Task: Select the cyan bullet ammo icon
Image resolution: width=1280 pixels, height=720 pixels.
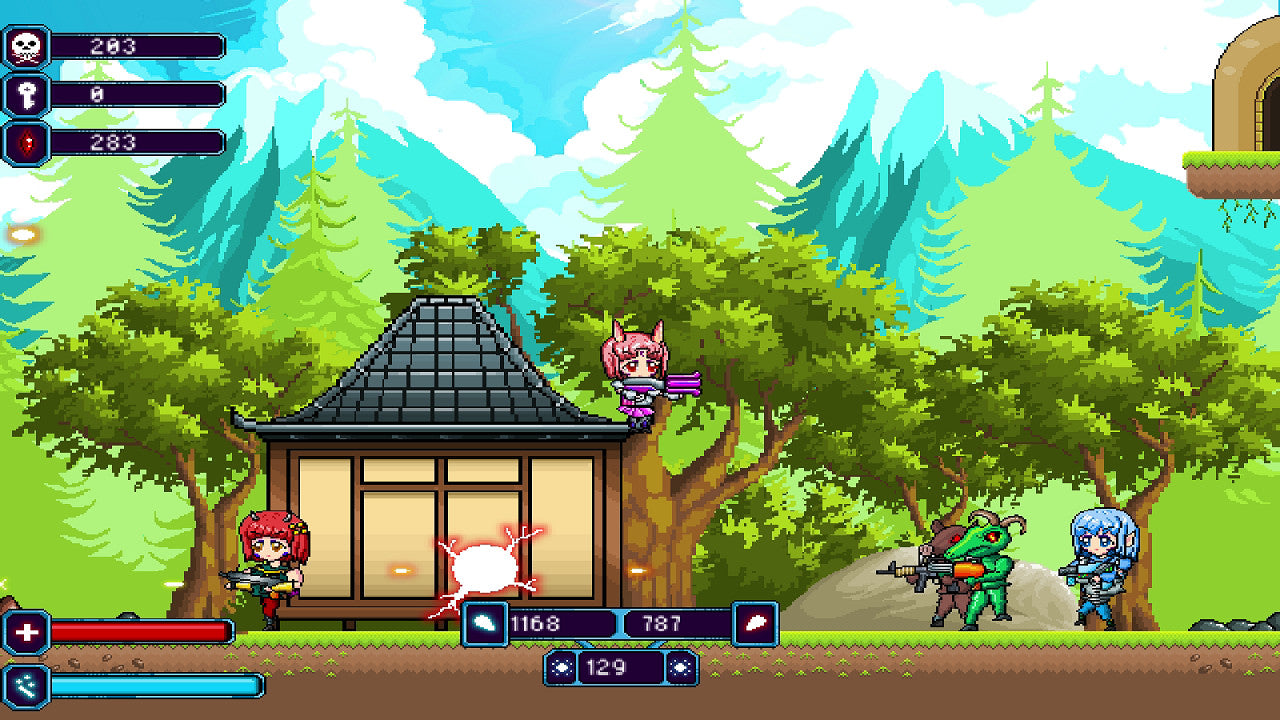Action: tap(485, 624)
